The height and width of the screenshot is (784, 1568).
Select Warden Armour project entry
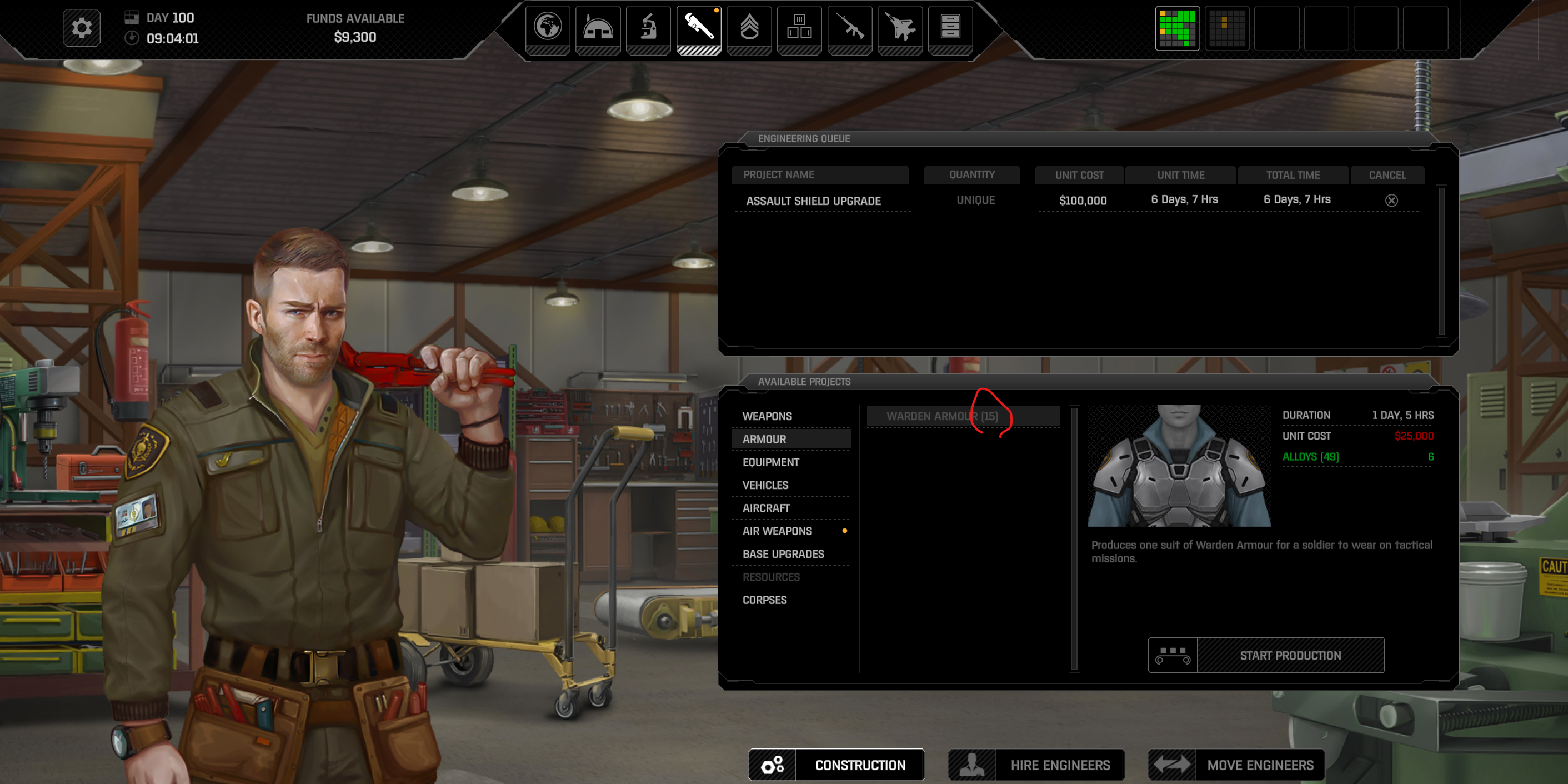(941, 416)
